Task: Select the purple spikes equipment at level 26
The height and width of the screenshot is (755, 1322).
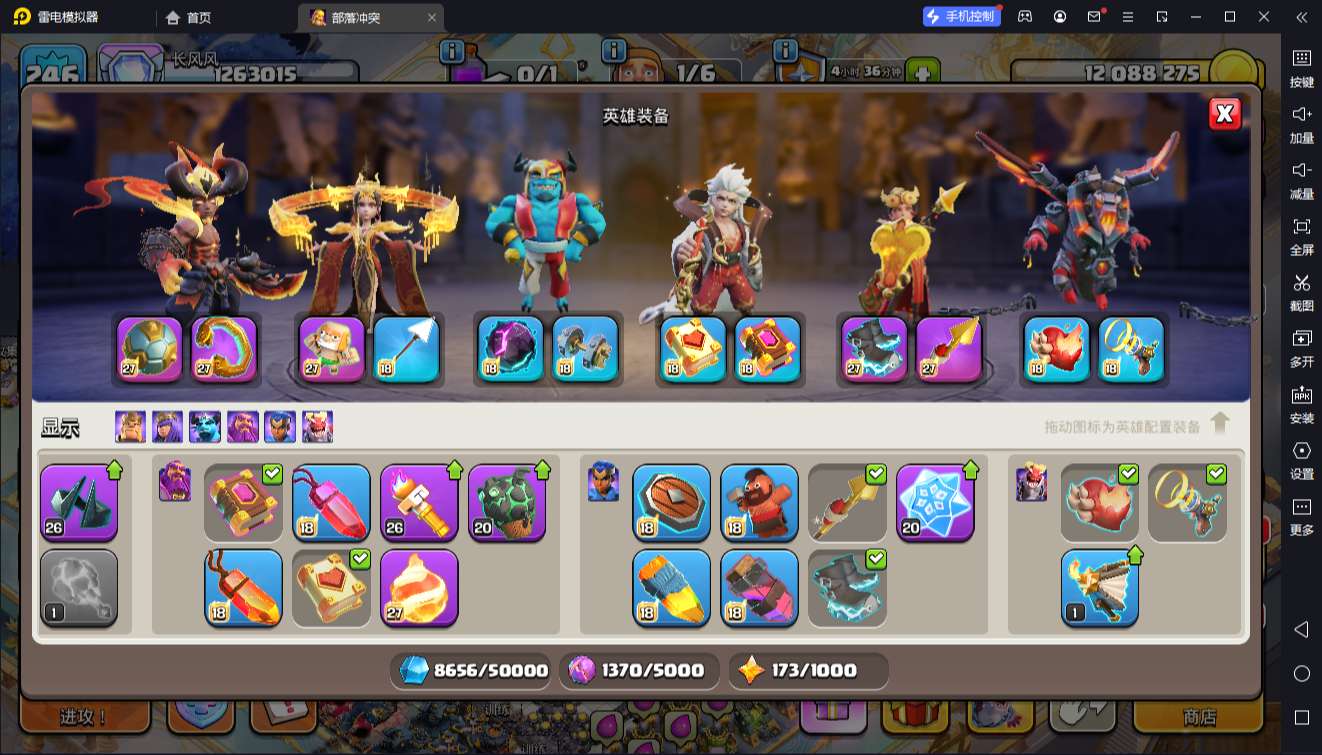Action: click(x=79, y=503)
